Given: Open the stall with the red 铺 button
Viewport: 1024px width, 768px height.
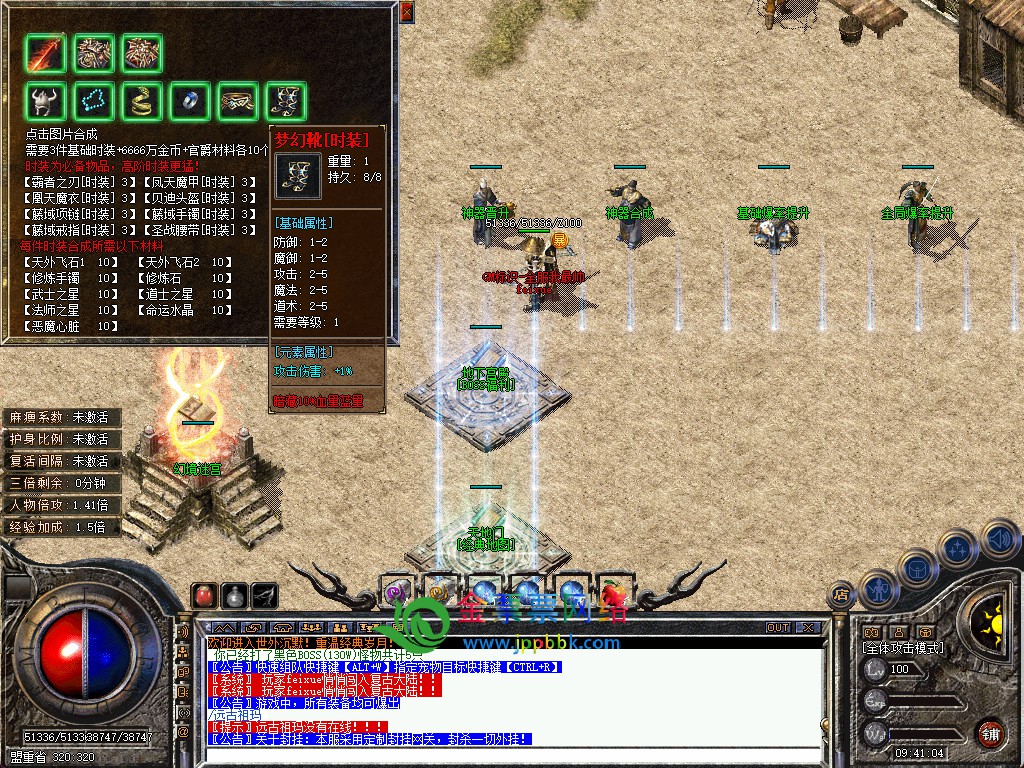Looking at the screenshot, I should click(x=990, y=733).
